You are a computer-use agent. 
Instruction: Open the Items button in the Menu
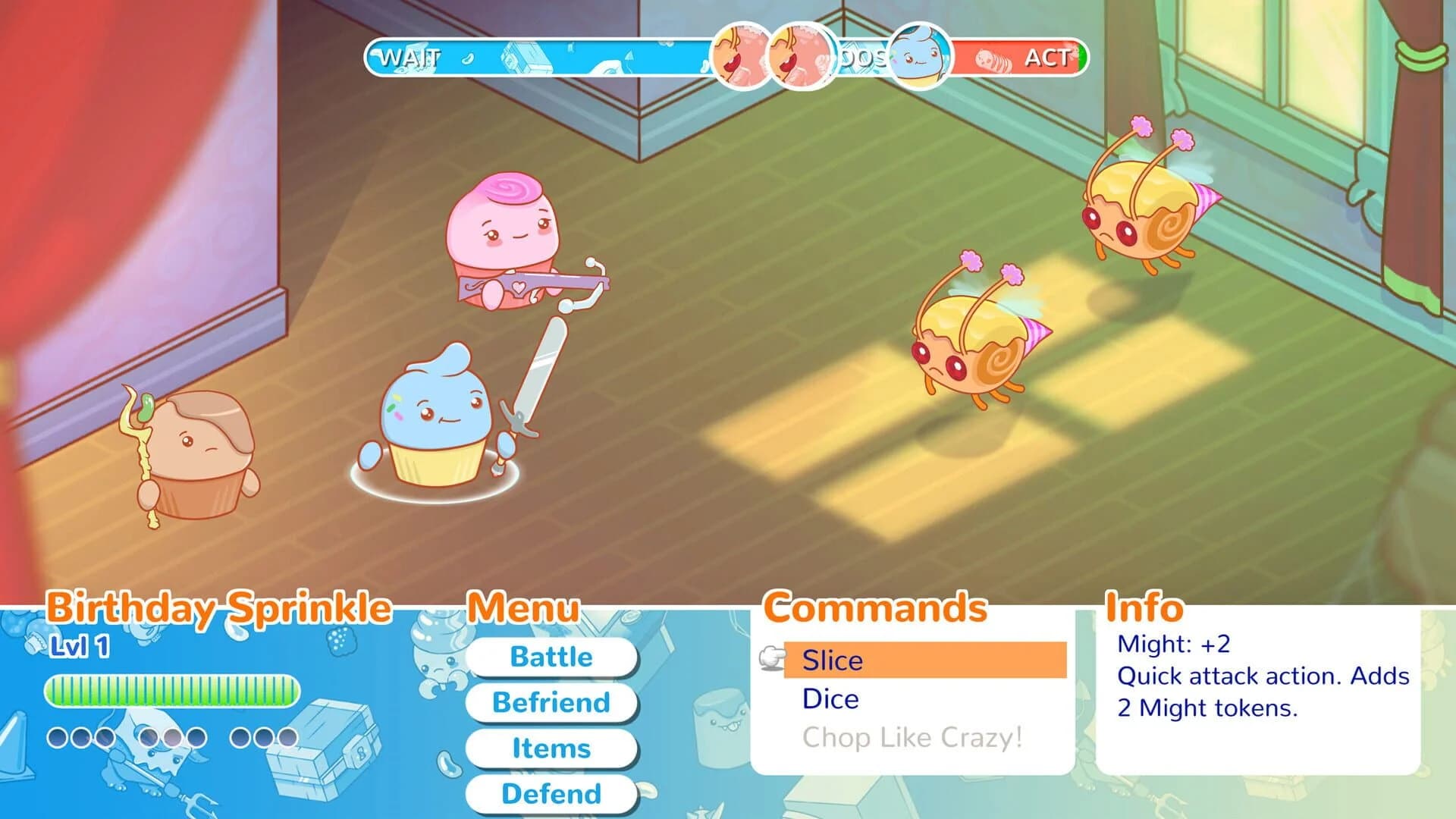coord(551,748)
